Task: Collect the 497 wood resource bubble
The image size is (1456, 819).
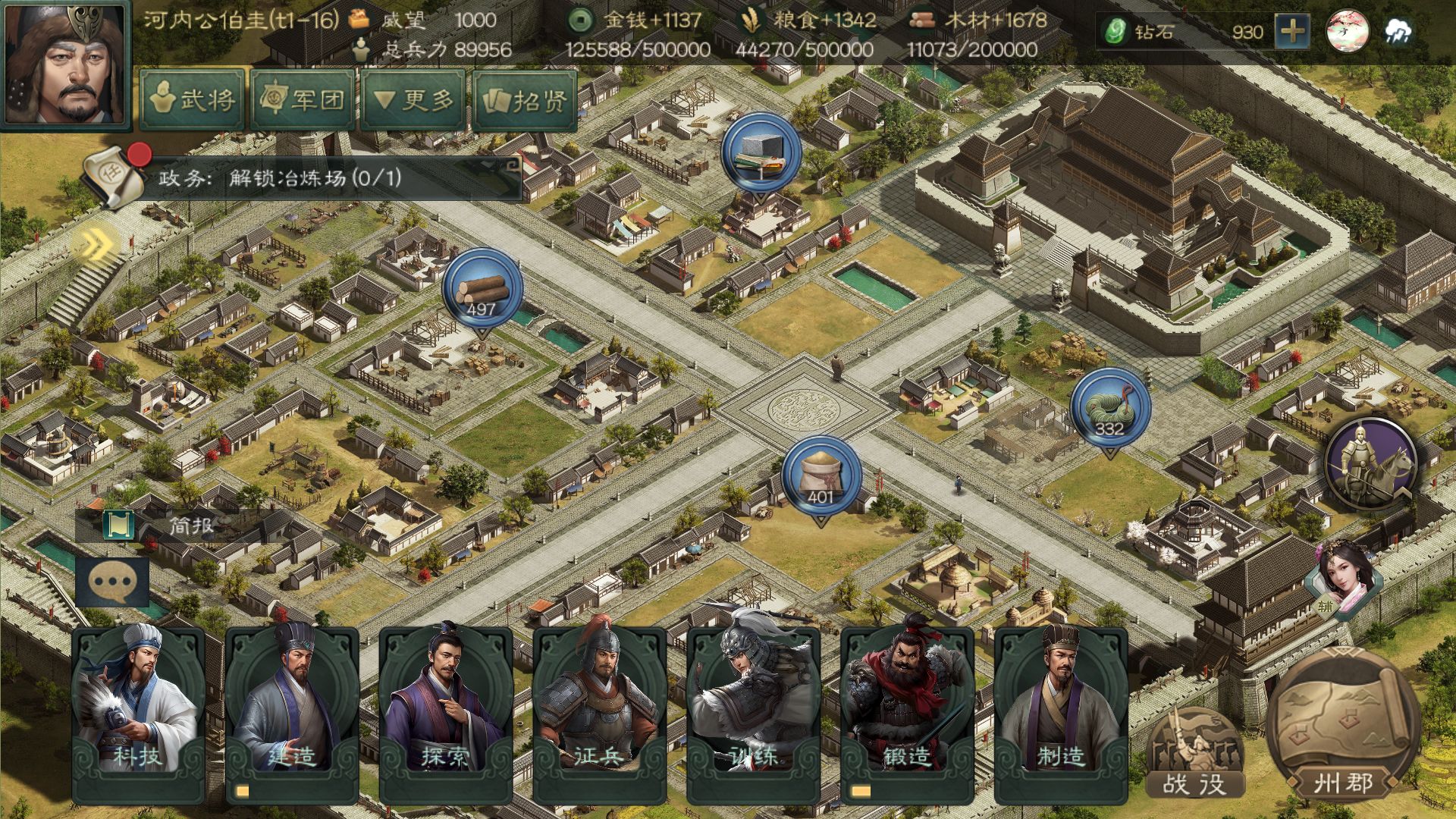Action: click(x=482, y=290)
